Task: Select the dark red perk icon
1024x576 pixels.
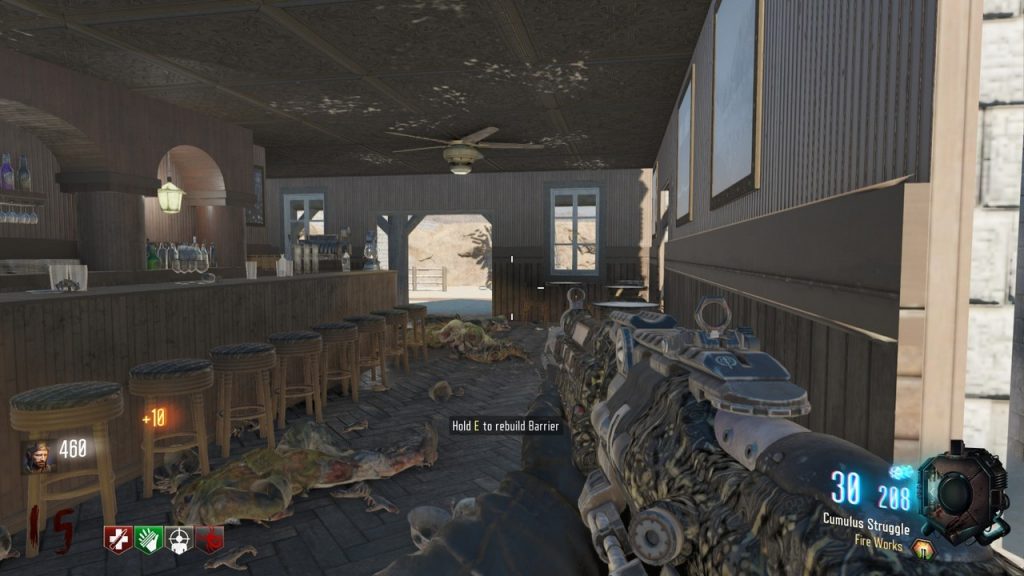Action: pos(210,539)
